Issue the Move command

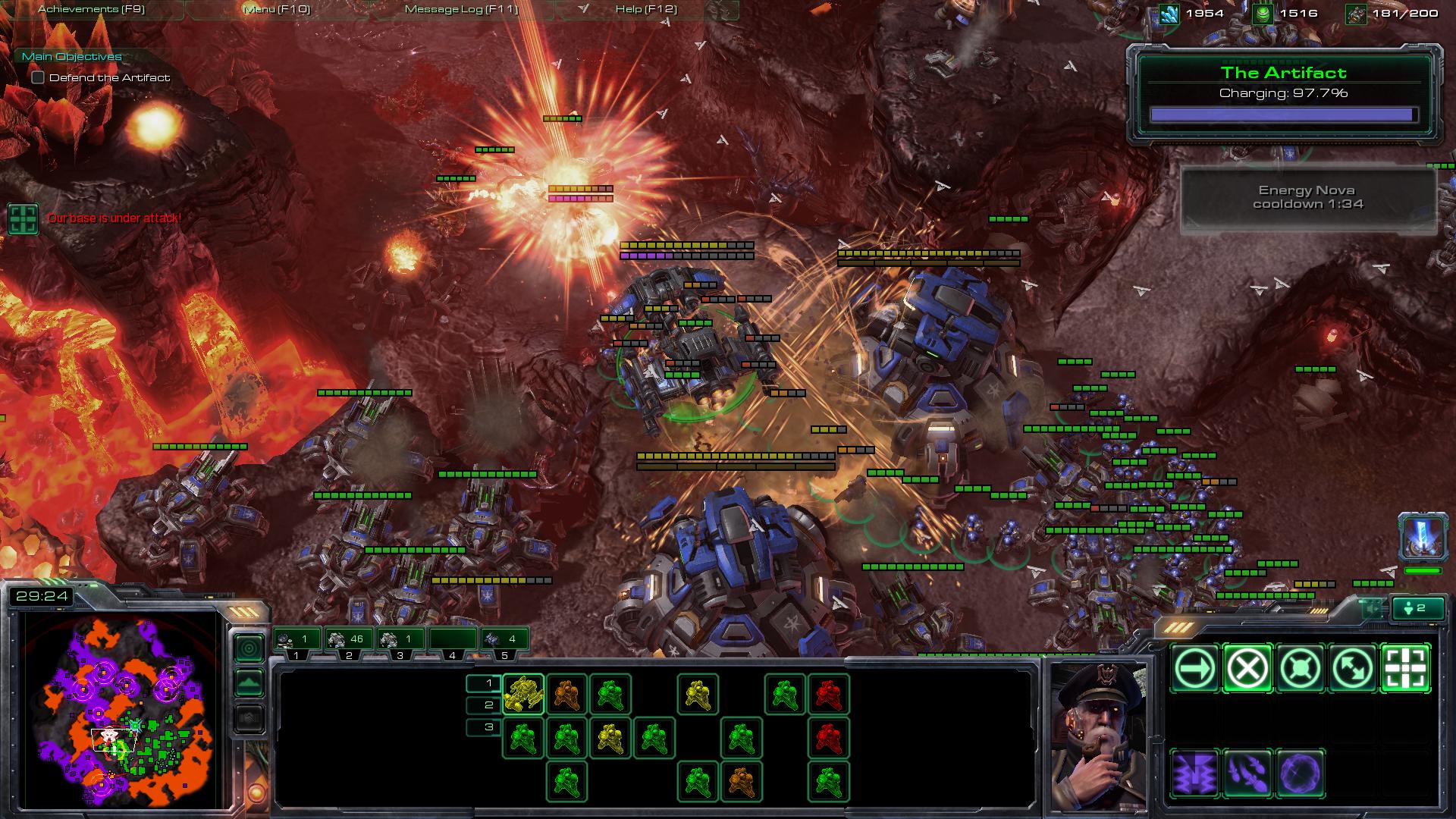coord(1194,668)
